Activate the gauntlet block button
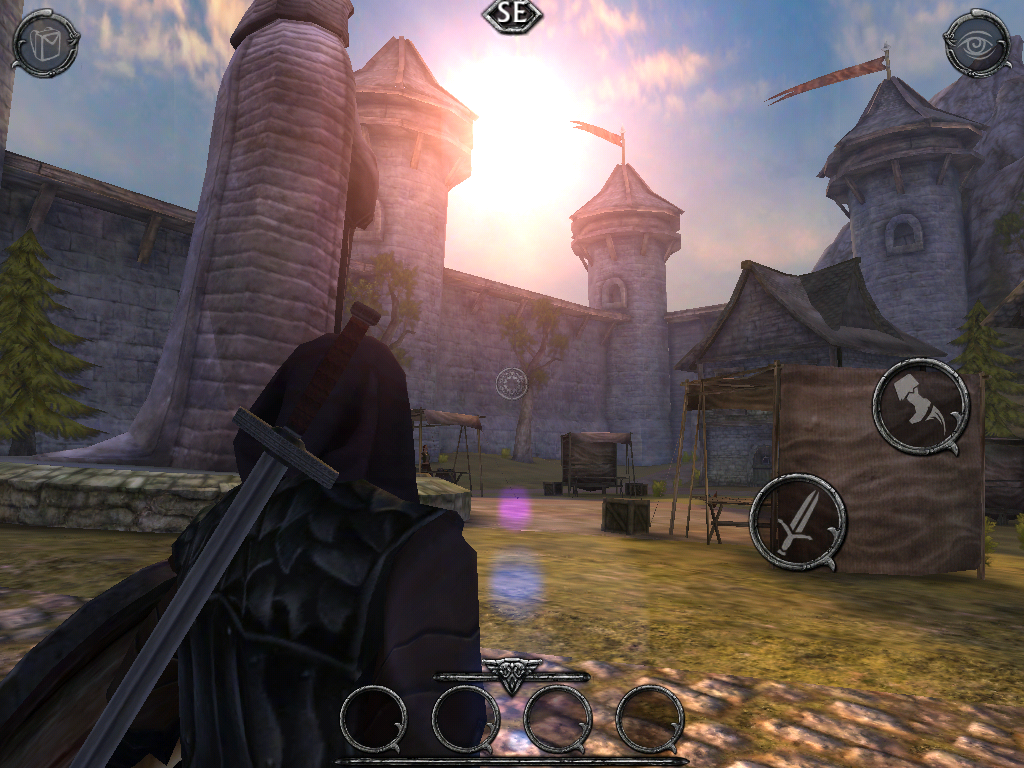This screenshot has height=768, width=1024. pyautogui.click(x=919, y=406)
